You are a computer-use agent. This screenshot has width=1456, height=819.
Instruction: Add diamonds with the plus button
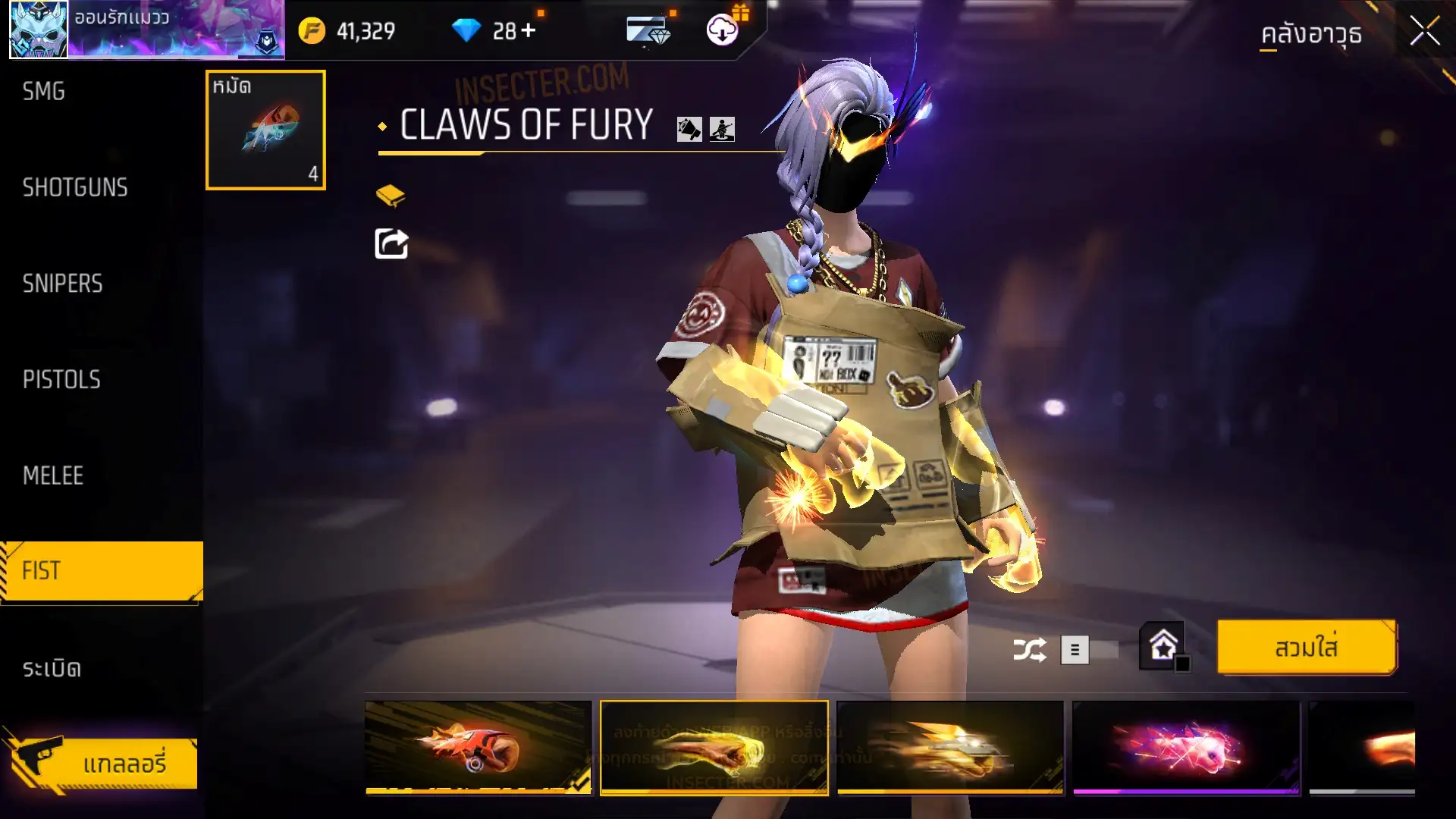[x=529, y=31]
